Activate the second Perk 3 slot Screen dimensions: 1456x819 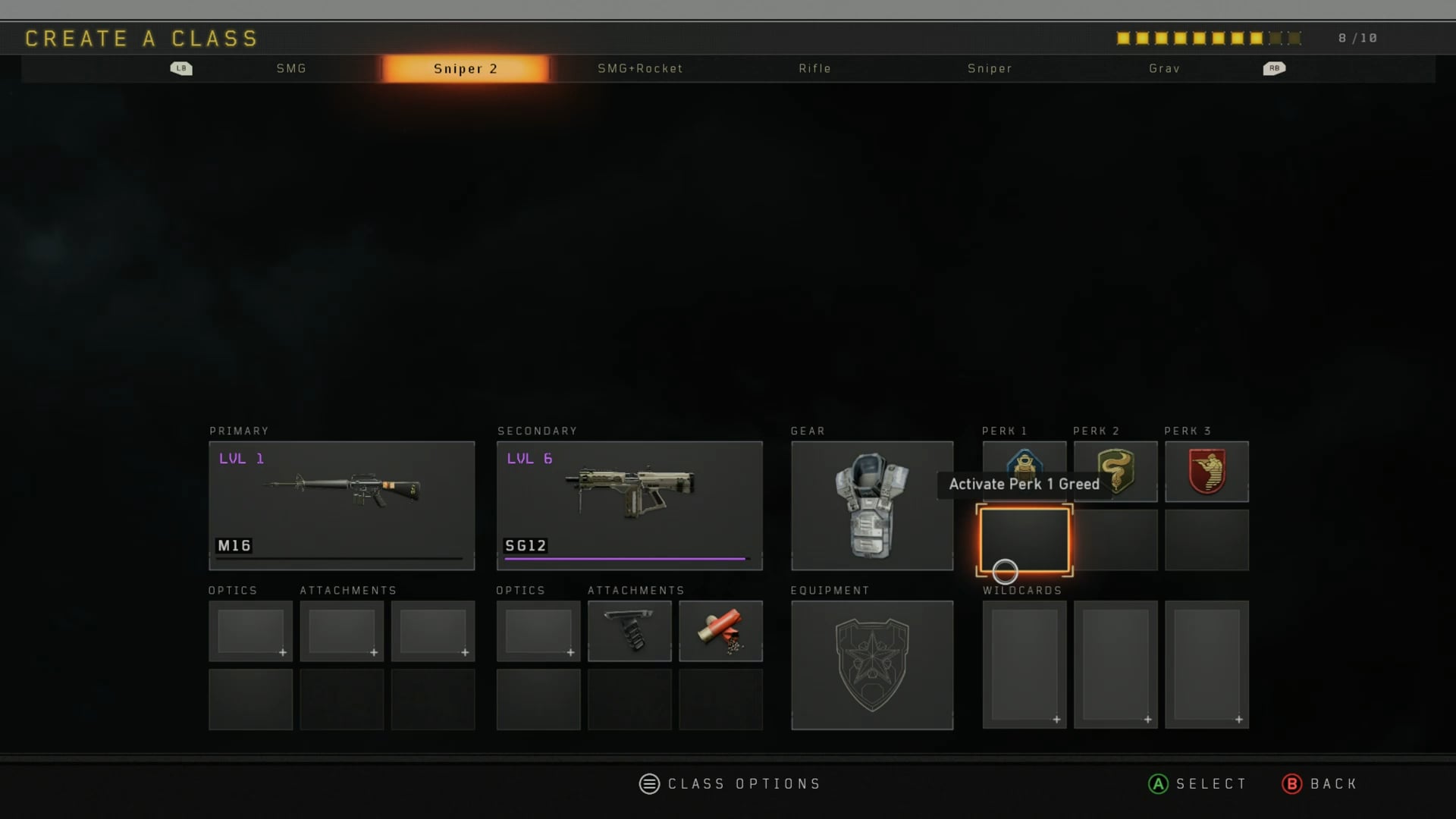click(1207, 540)
